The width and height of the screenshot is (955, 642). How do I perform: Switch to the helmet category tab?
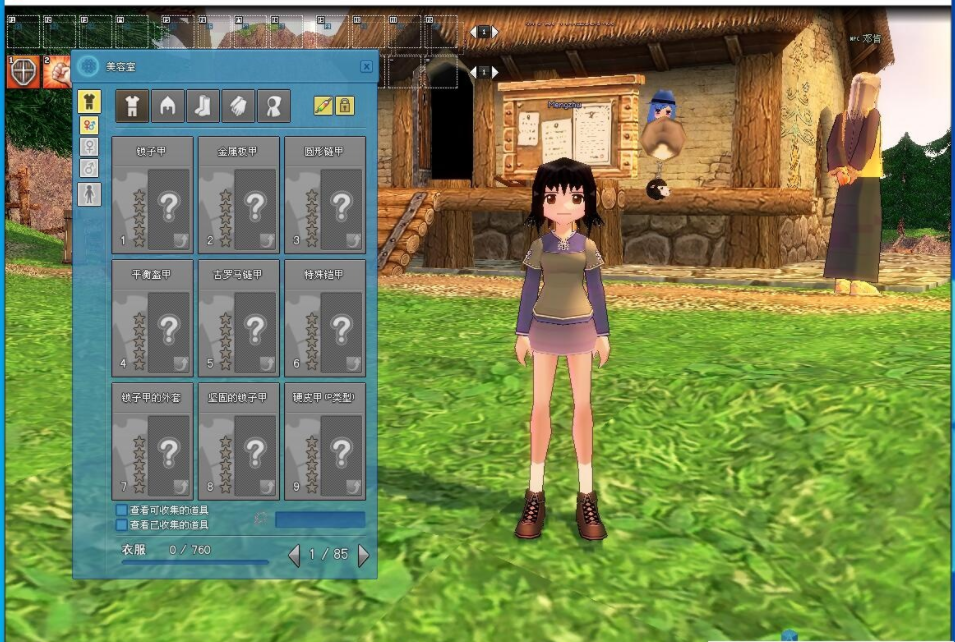167,106
